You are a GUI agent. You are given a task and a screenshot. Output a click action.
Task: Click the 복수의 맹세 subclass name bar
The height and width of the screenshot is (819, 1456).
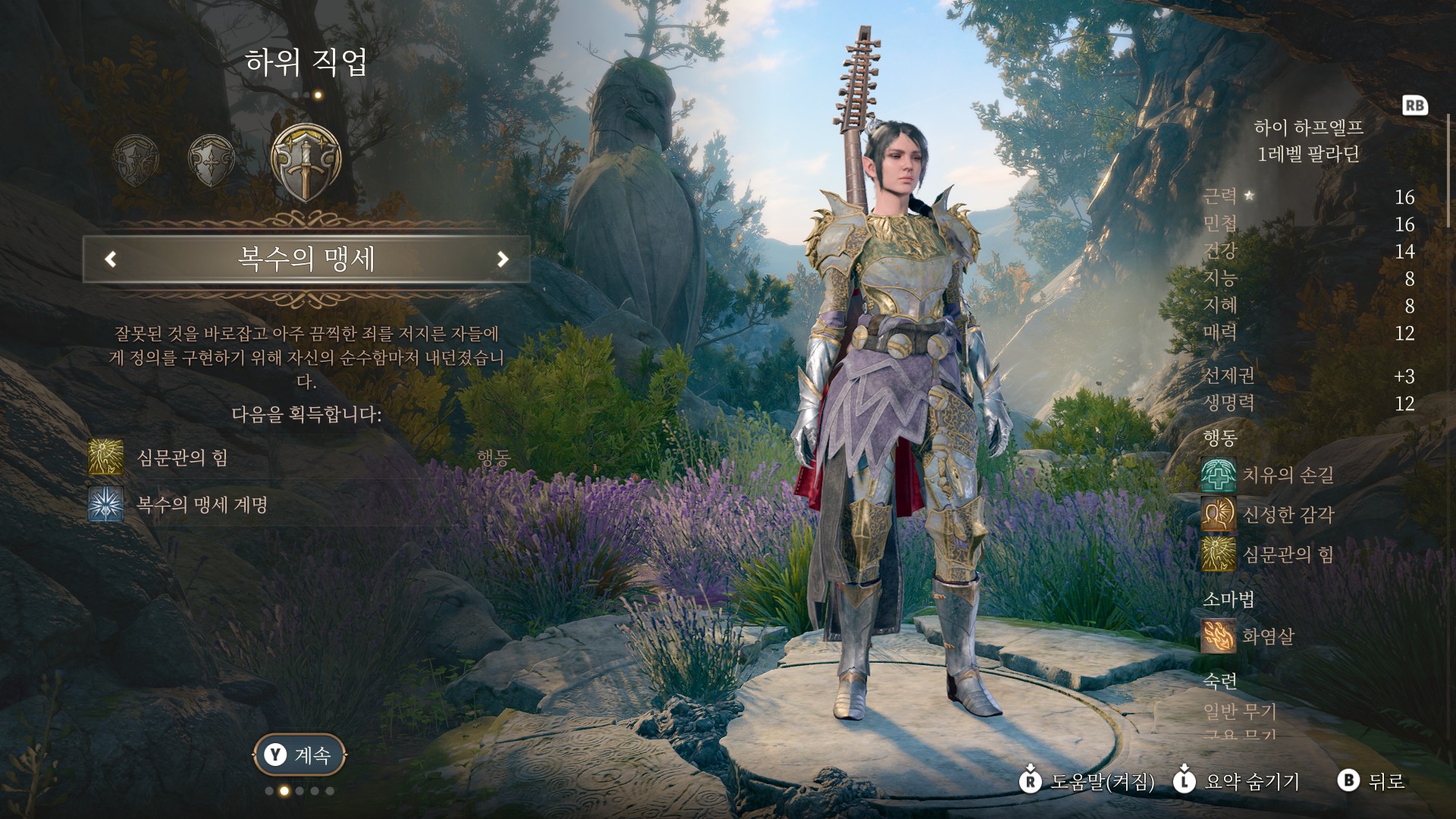306,259
